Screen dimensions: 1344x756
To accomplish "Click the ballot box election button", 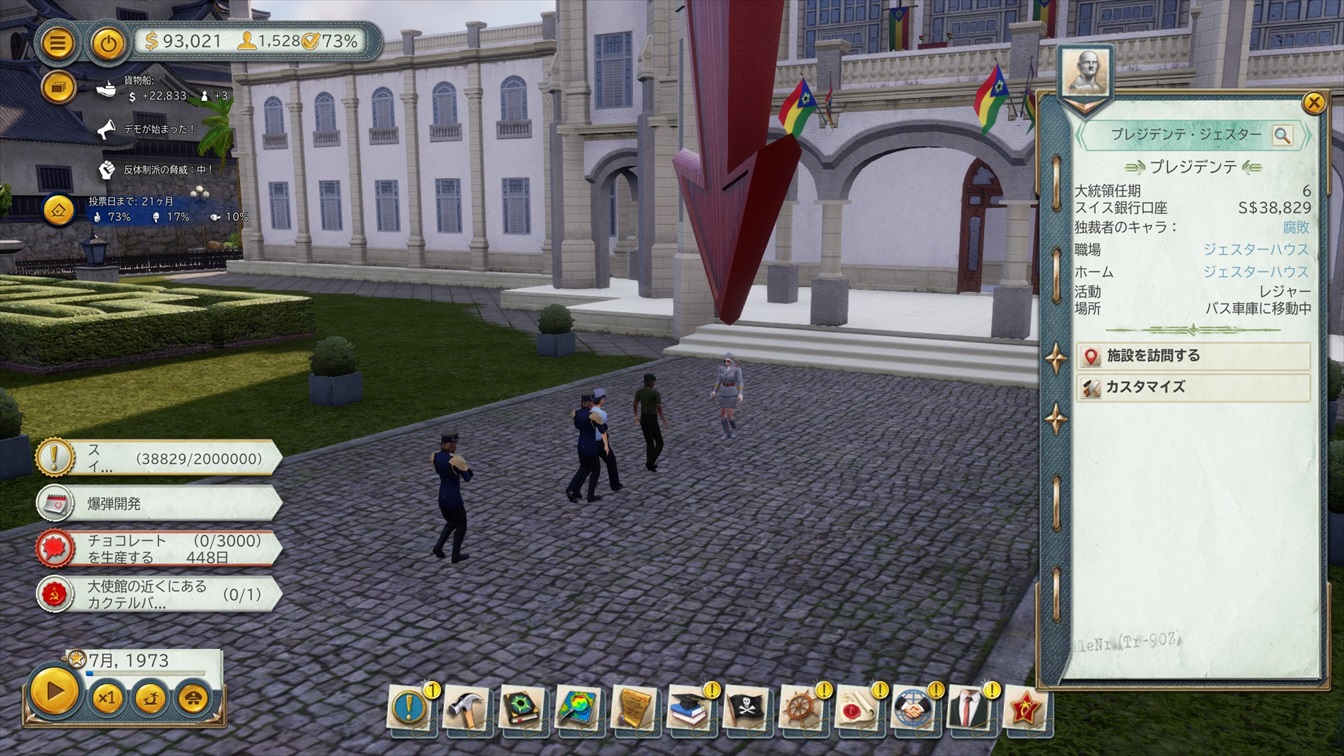I will coord(58,209).
